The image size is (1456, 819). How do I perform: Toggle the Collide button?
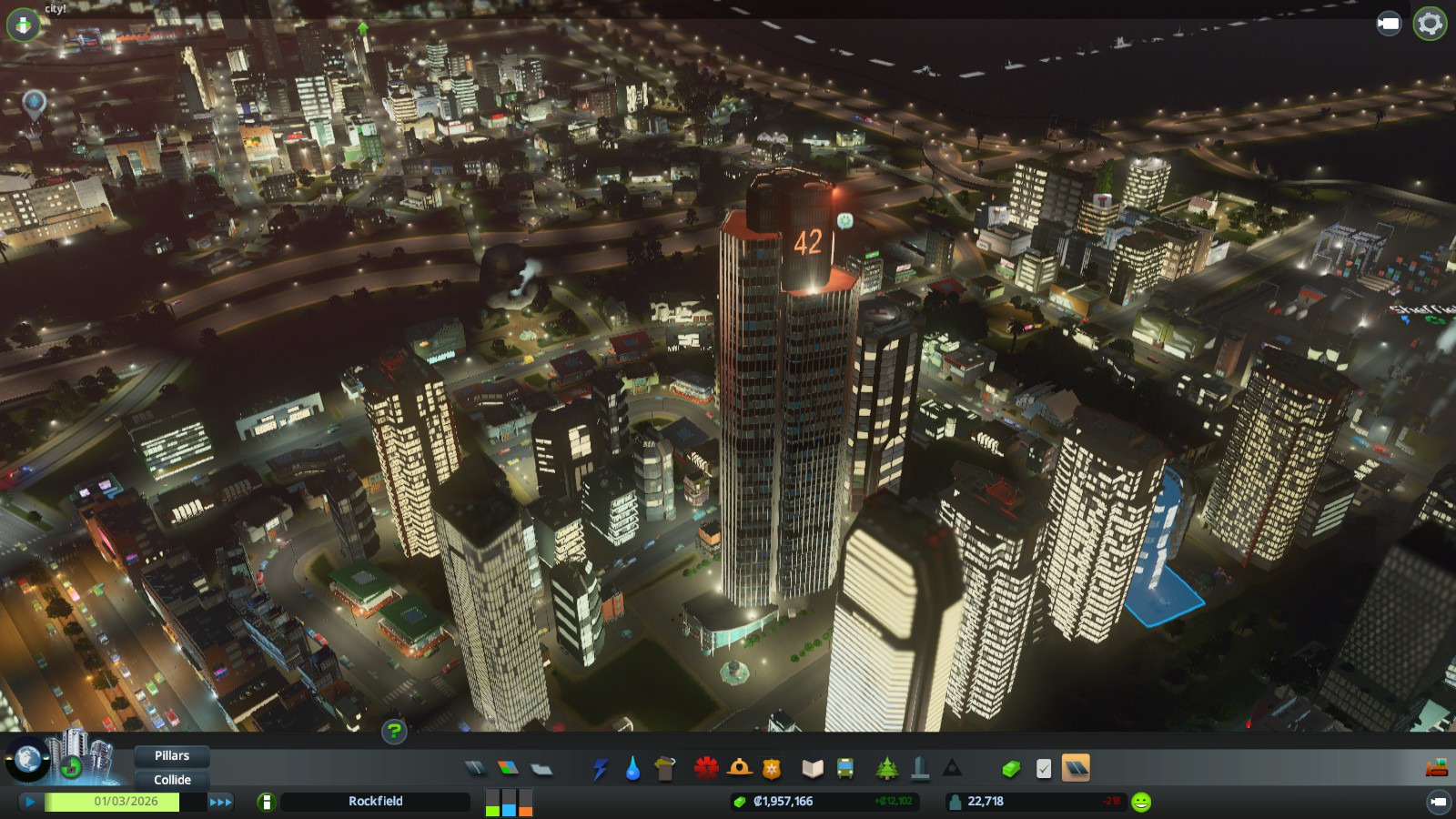point(172,780)
